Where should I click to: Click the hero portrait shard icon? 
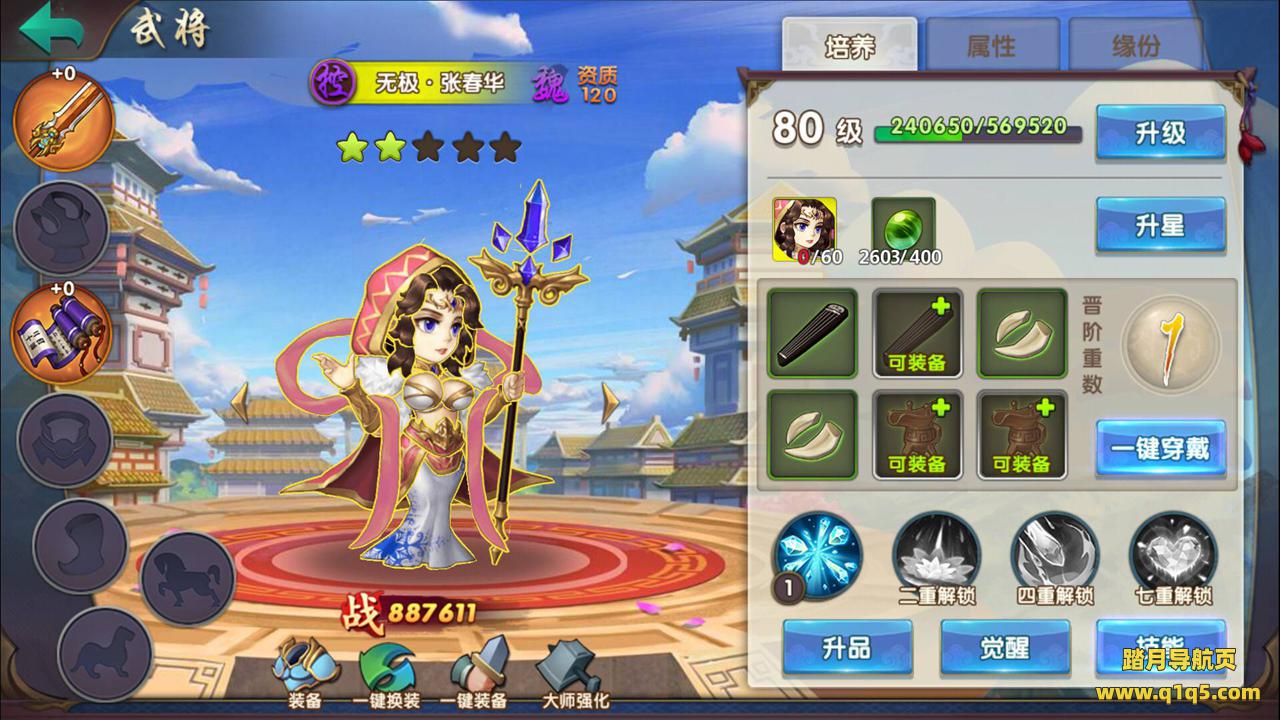(x=805, y=226)
